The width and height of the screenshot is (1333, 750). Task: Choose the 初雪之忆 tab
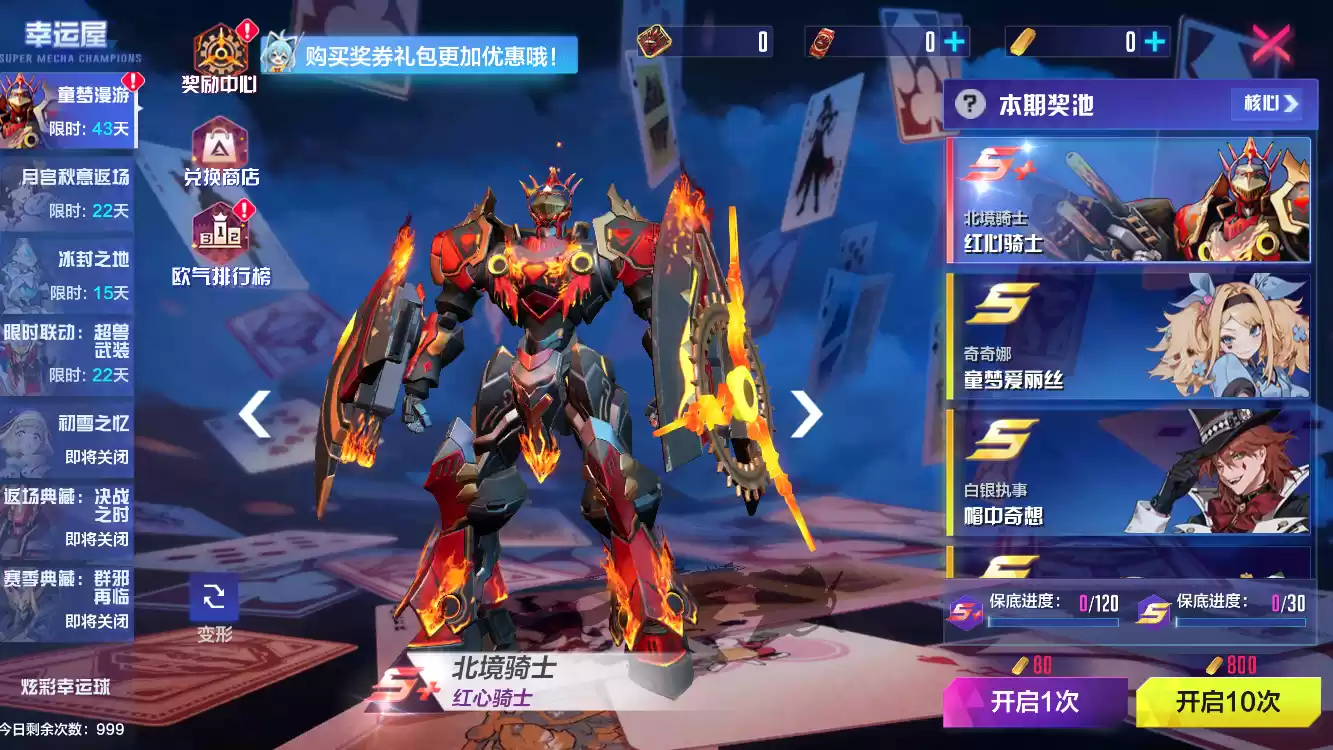pyautogui.click(x=68, y=438)
